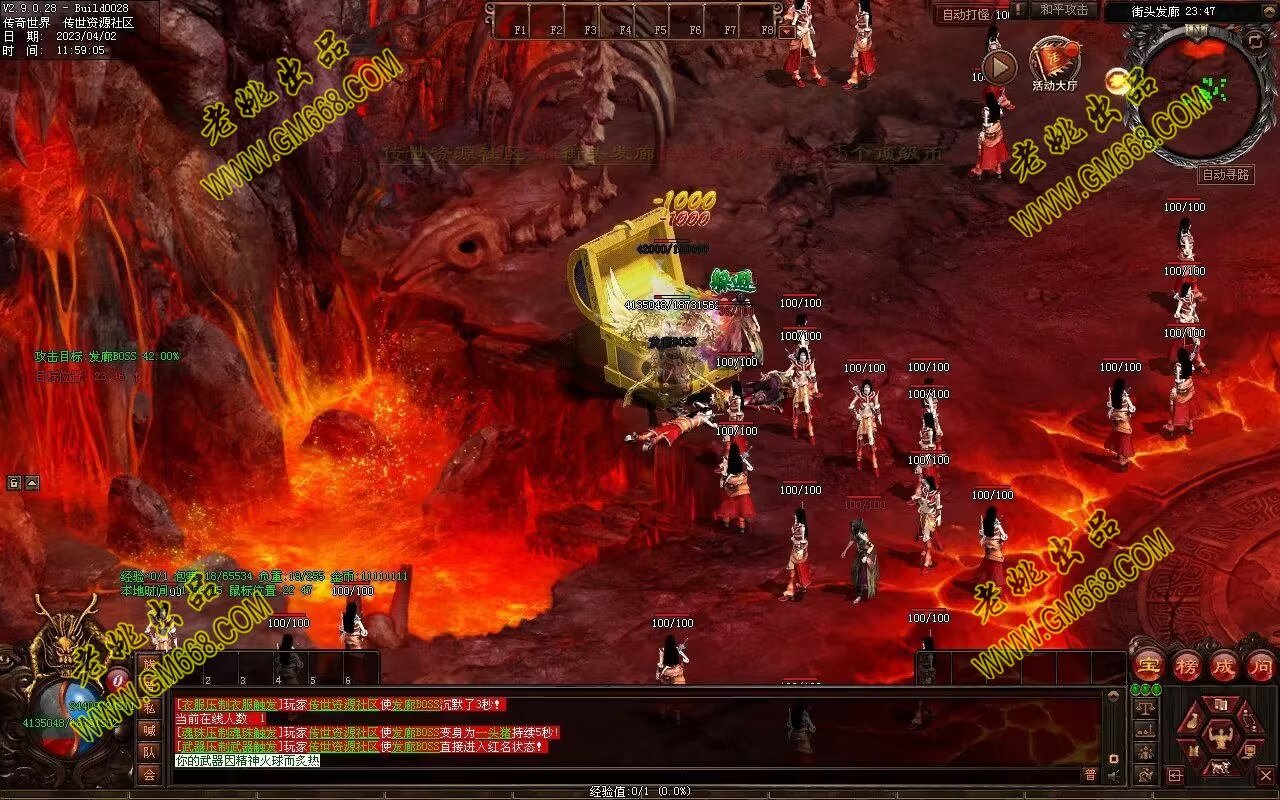Open the 宝 treasure orb menu
Image resolution: width=1280 pixels, height=800 pixels.
tap(1149, 665)
